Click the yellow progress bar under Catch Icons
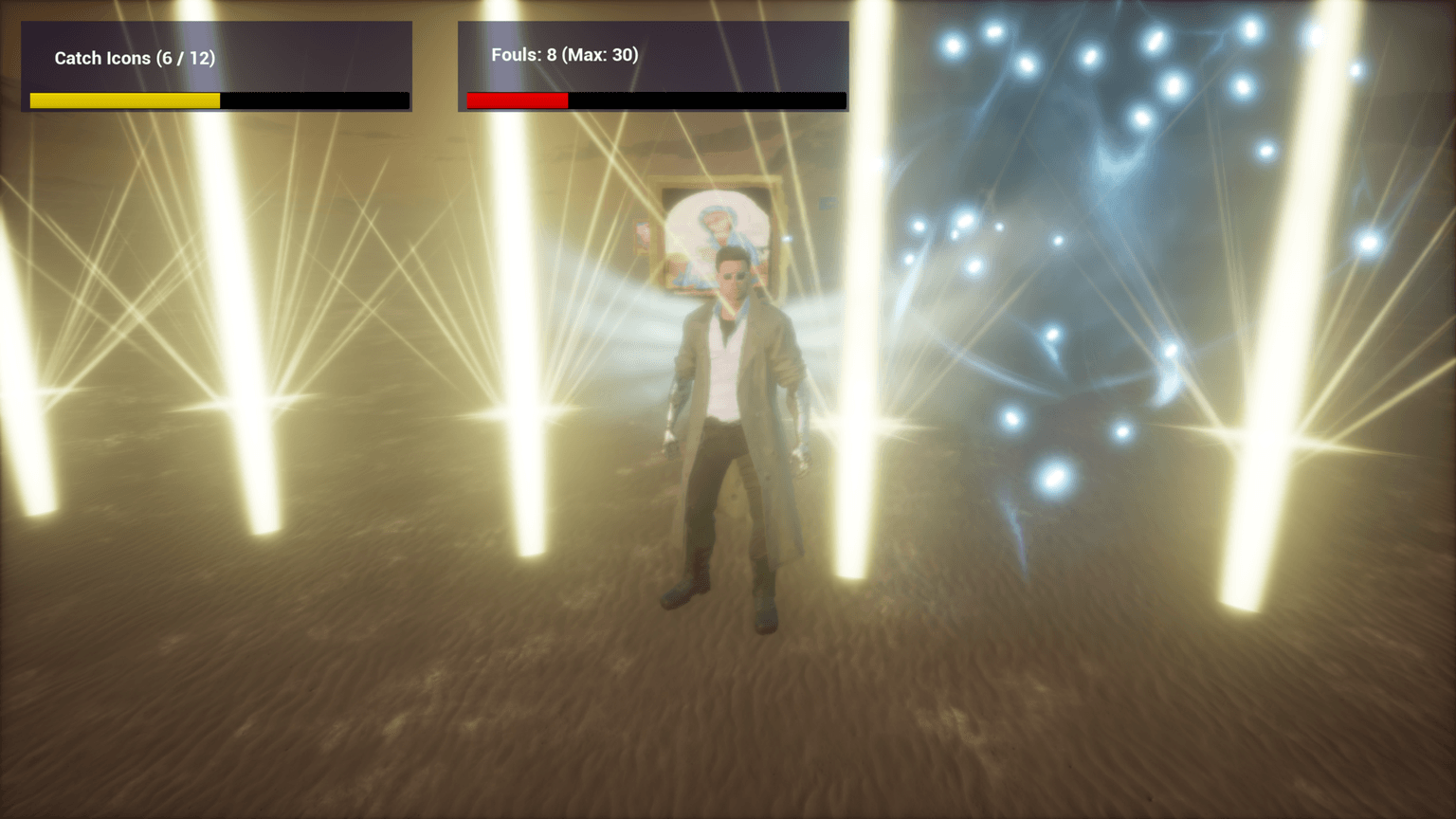 123,100
